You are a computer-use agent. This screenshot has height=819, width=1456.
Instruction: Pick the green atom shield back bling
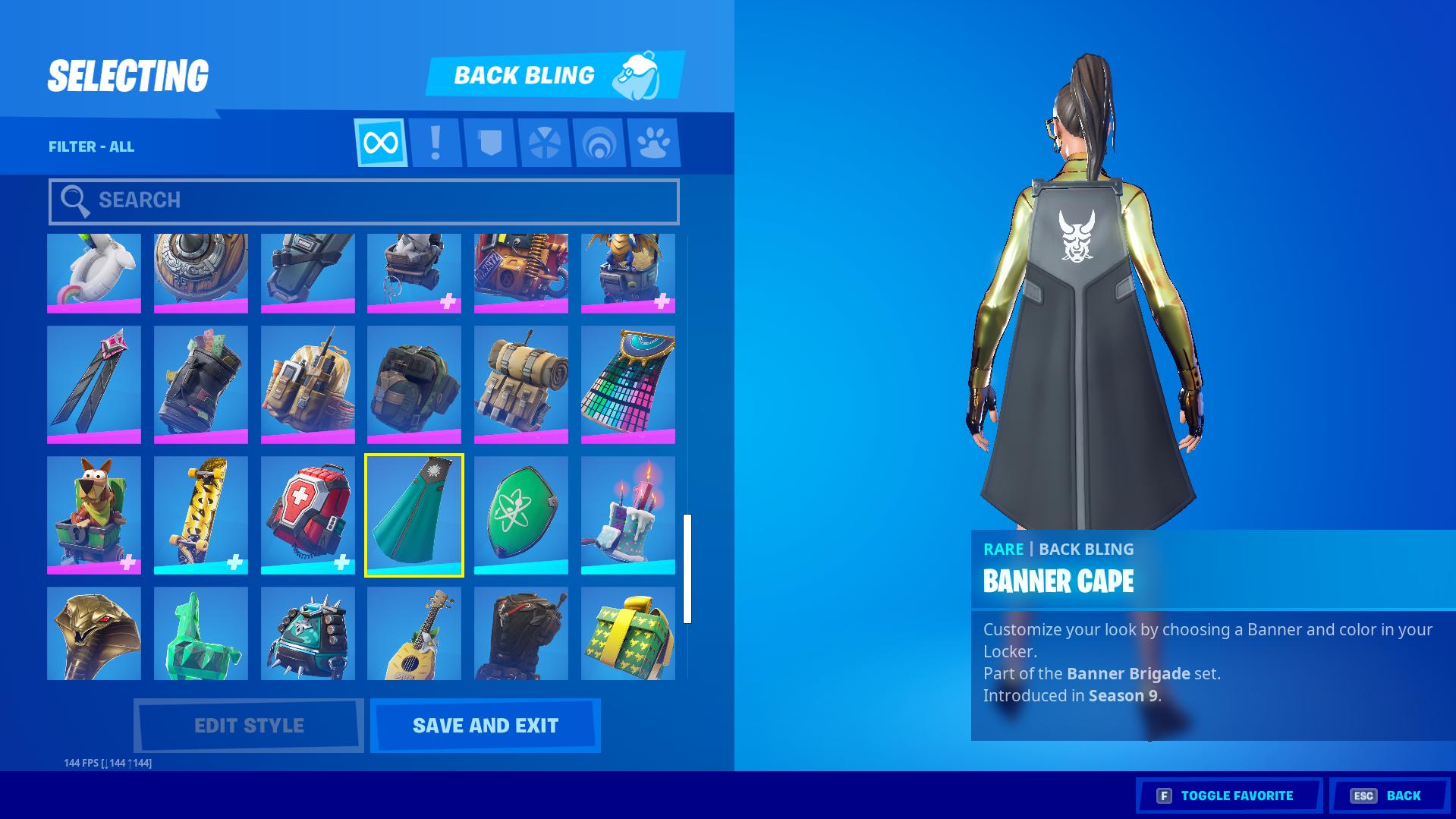click(x=521, y=515)
